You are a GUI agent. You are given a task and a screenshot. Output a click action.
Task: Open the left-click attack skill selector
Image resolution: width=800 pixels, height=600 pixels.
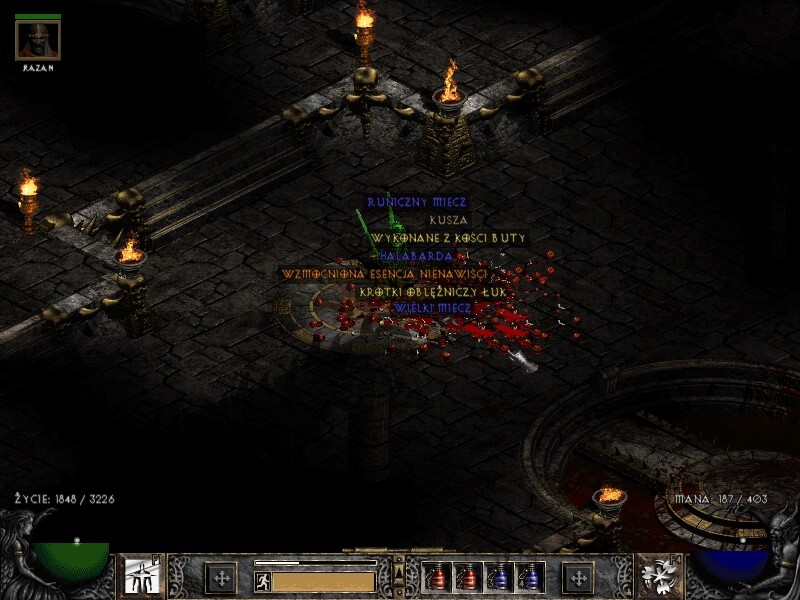(139, 577)
